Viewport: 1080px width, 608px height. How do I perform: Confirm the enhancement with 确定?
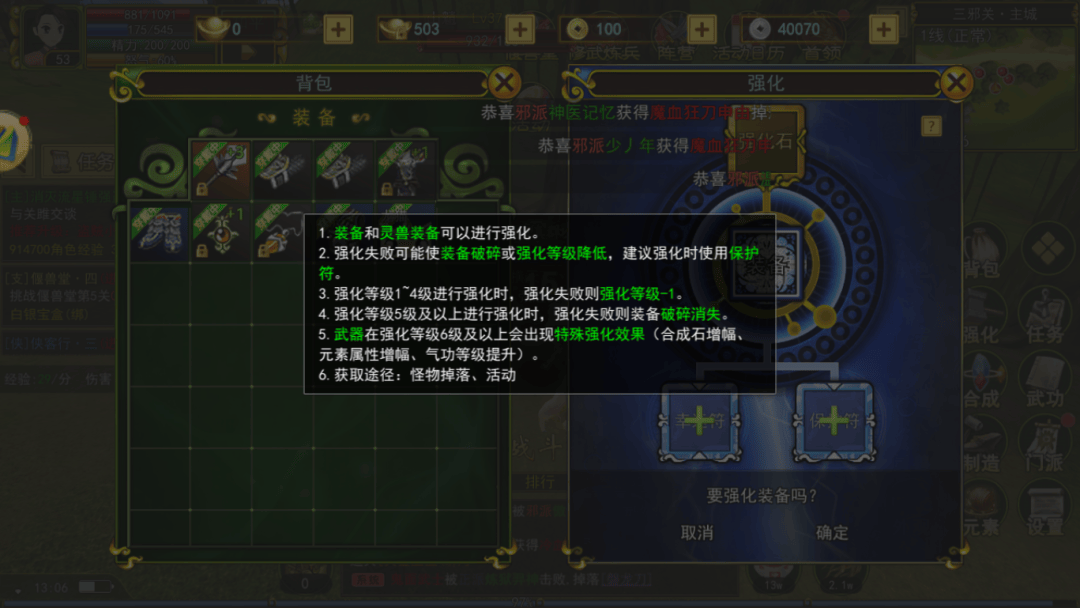tap(832, 533)
